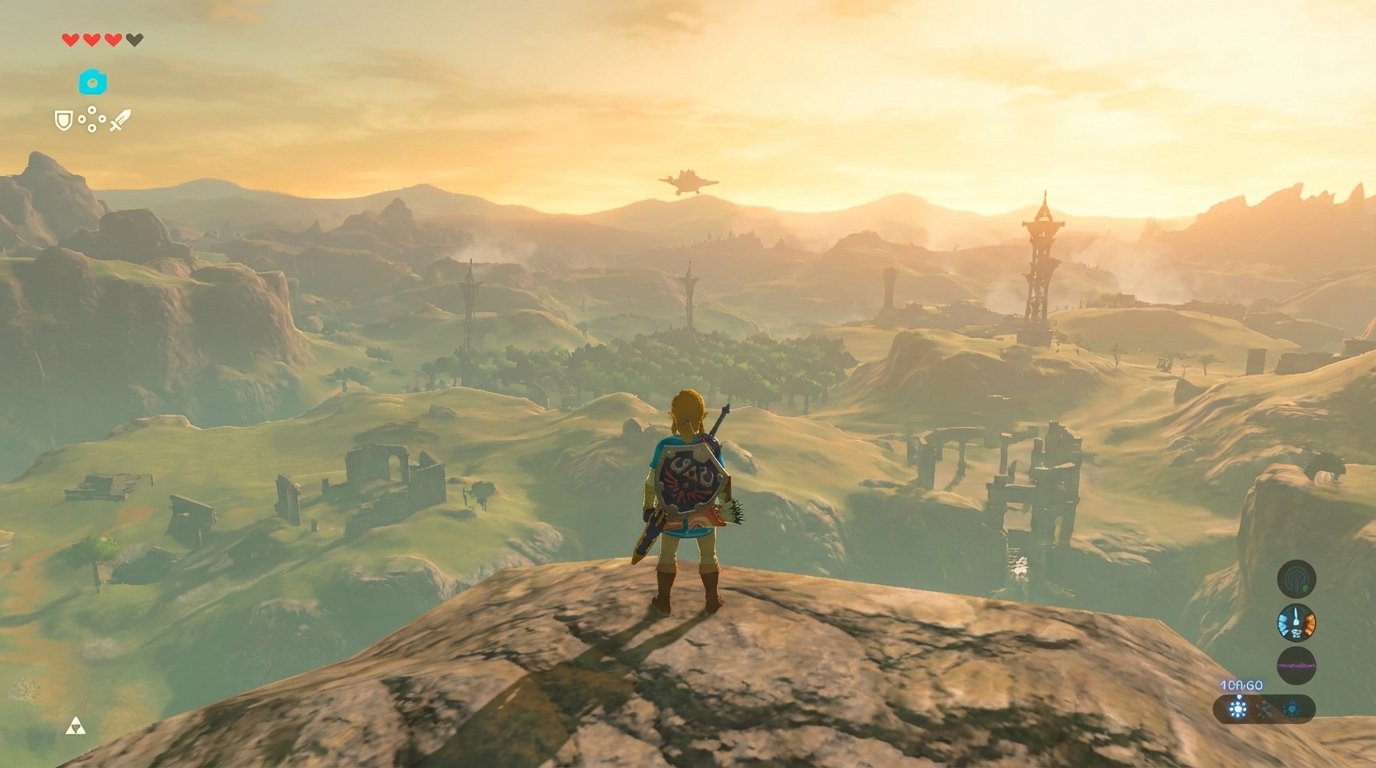Select the 100 GO label

click(1242, 685)
